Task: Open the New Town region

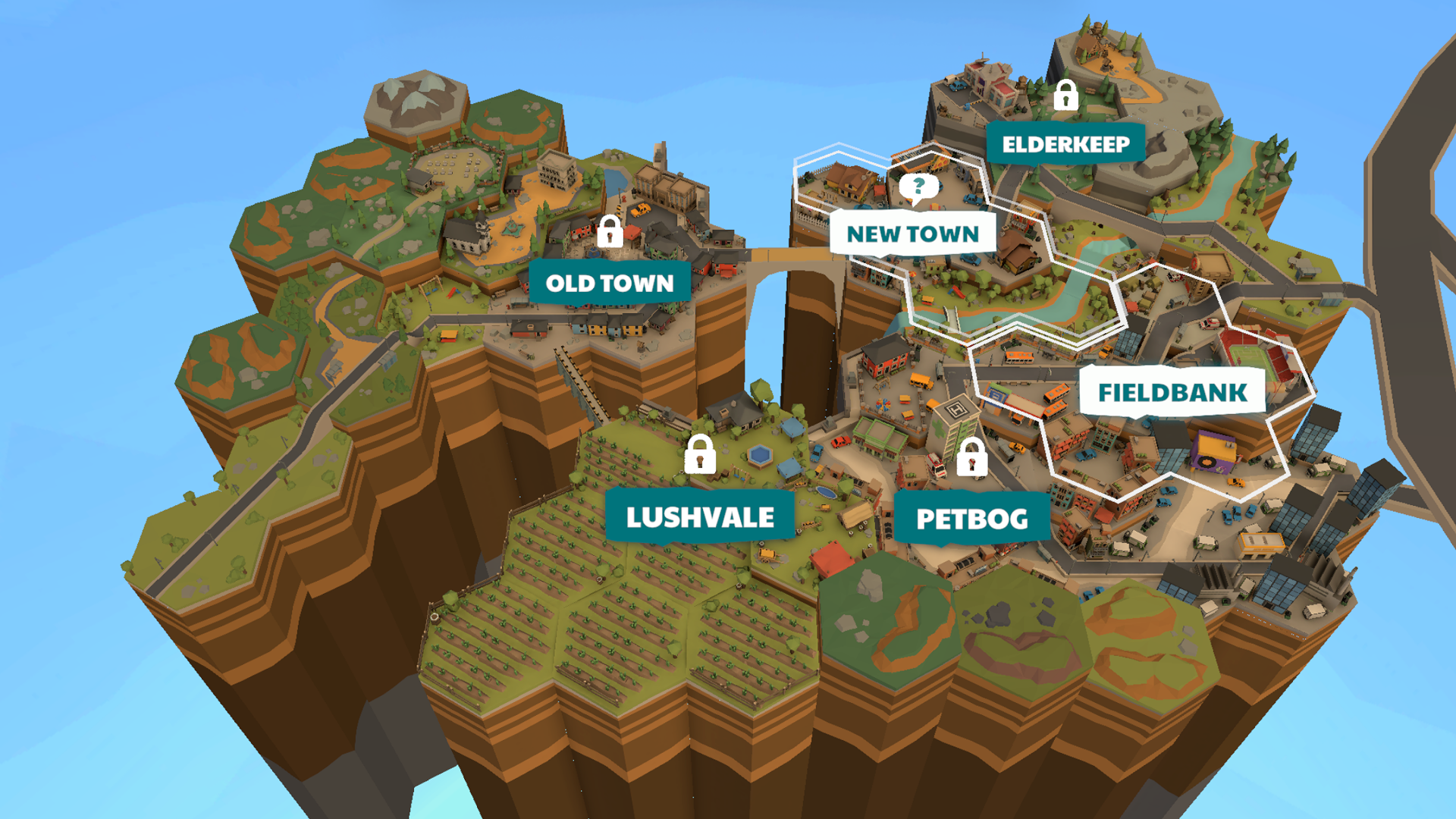Action: 912,234
